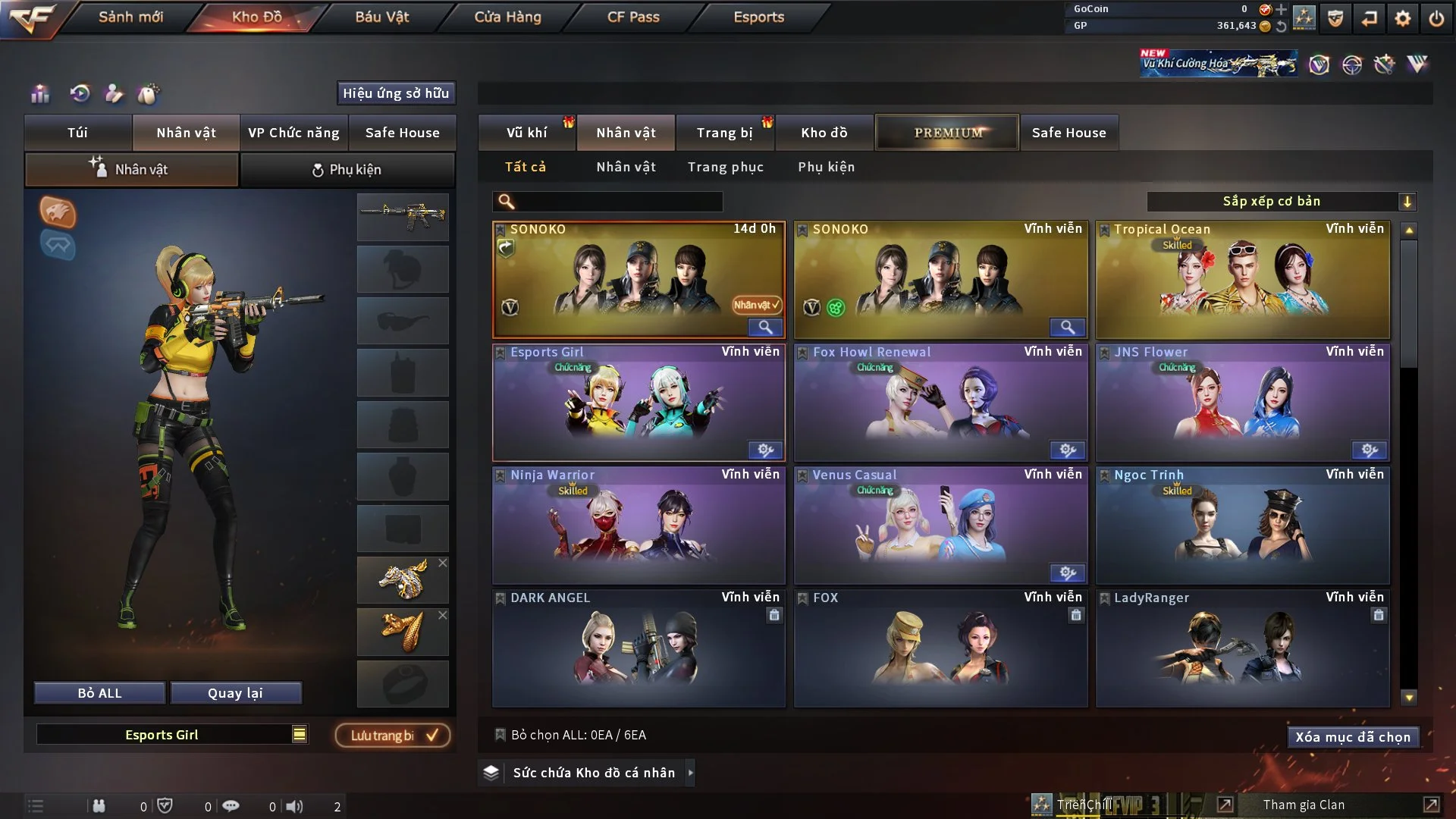Mute the game volume speaker icon

pyautogui.click(x=296, y=805)
